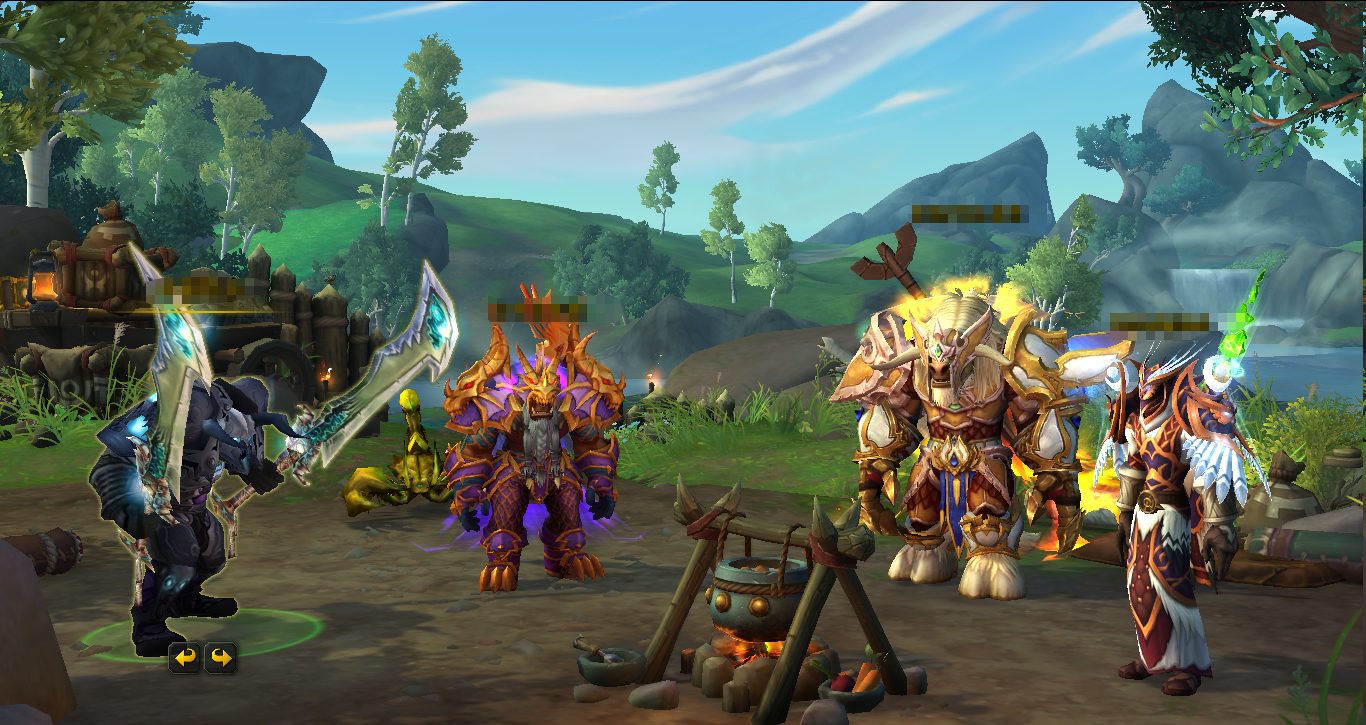Rotate the selected character right

[x=221, y=657]
